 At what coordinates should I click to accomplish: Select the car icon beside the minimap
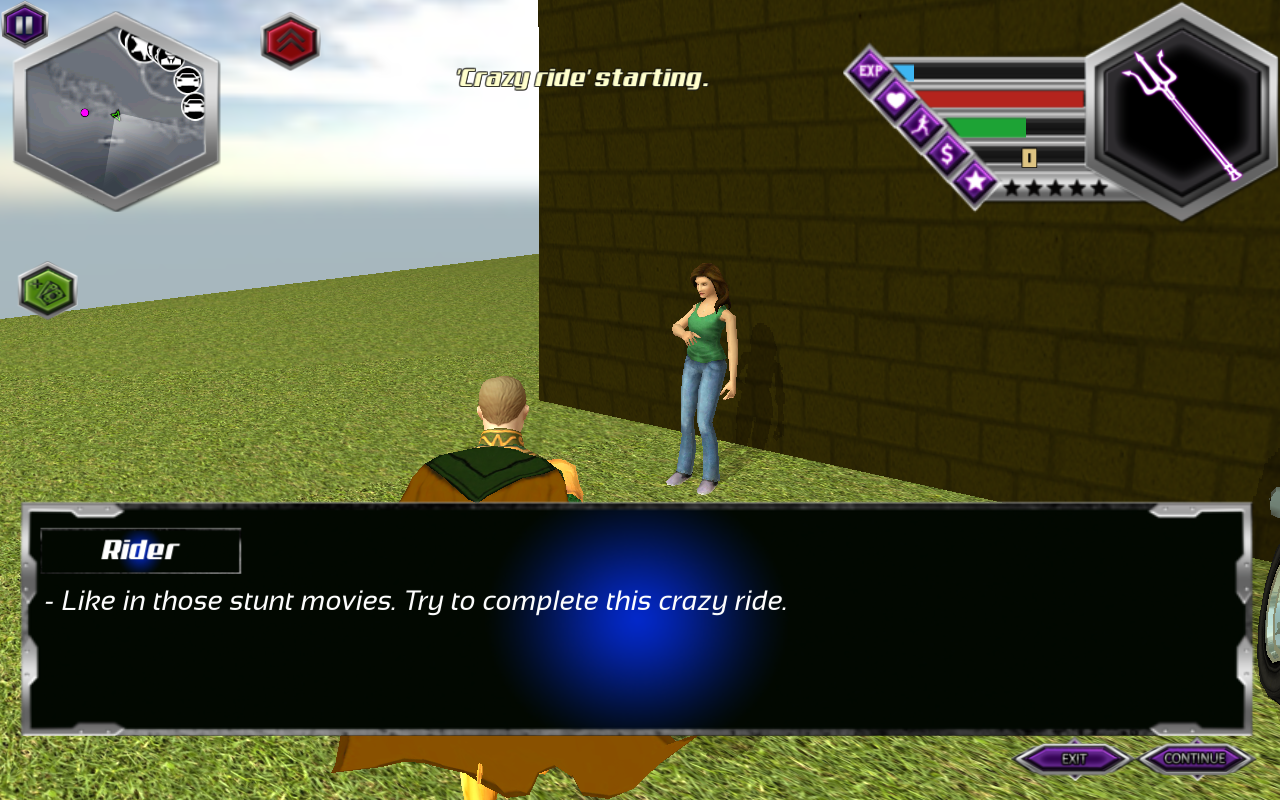(188, 81)
